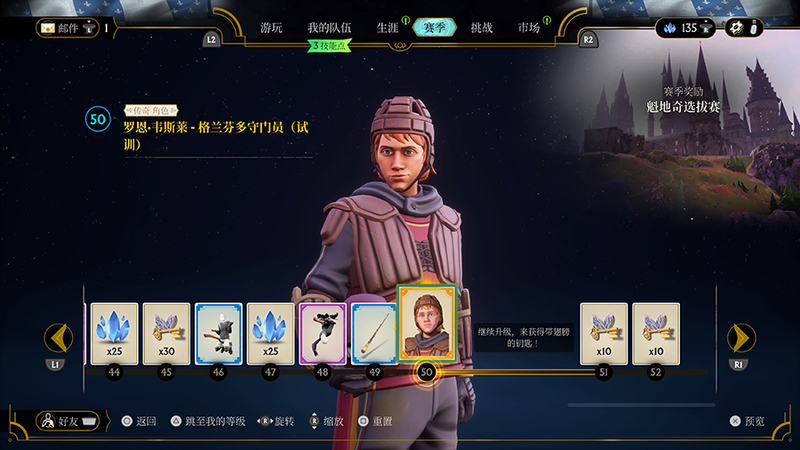Select the level 51 winged key reward
Image resolution: width=800 pixels, height=450 pixels.
pos(603,332)
